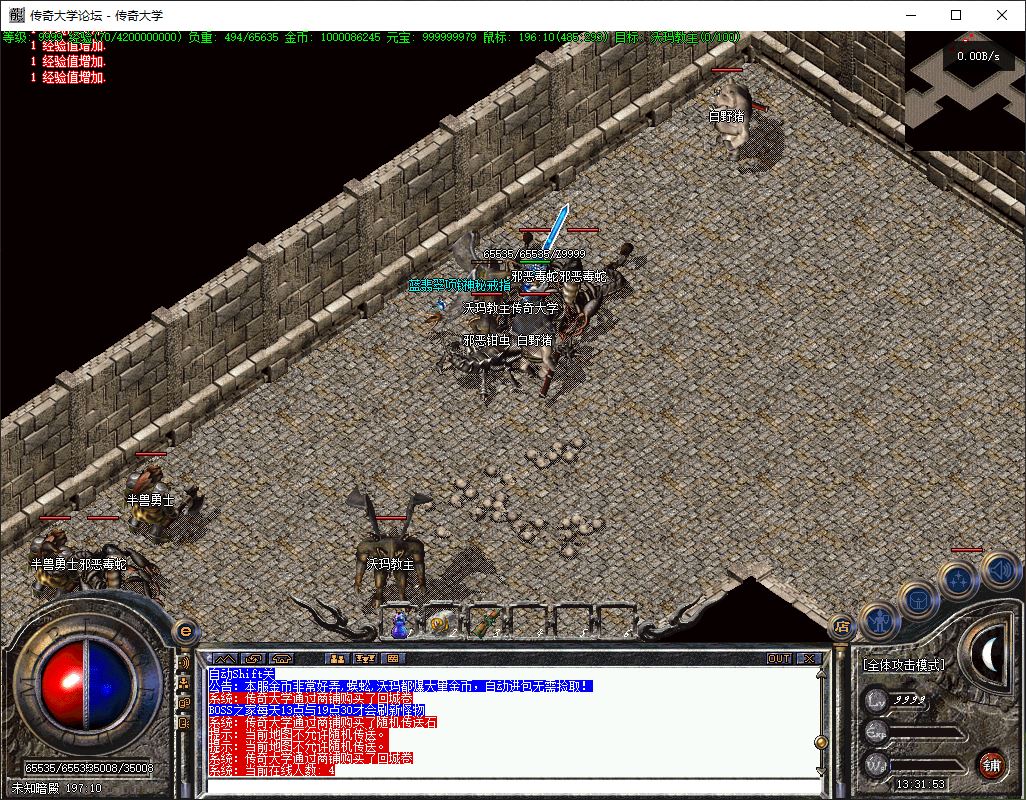Maximize the game window

click(x=956, y=15)
